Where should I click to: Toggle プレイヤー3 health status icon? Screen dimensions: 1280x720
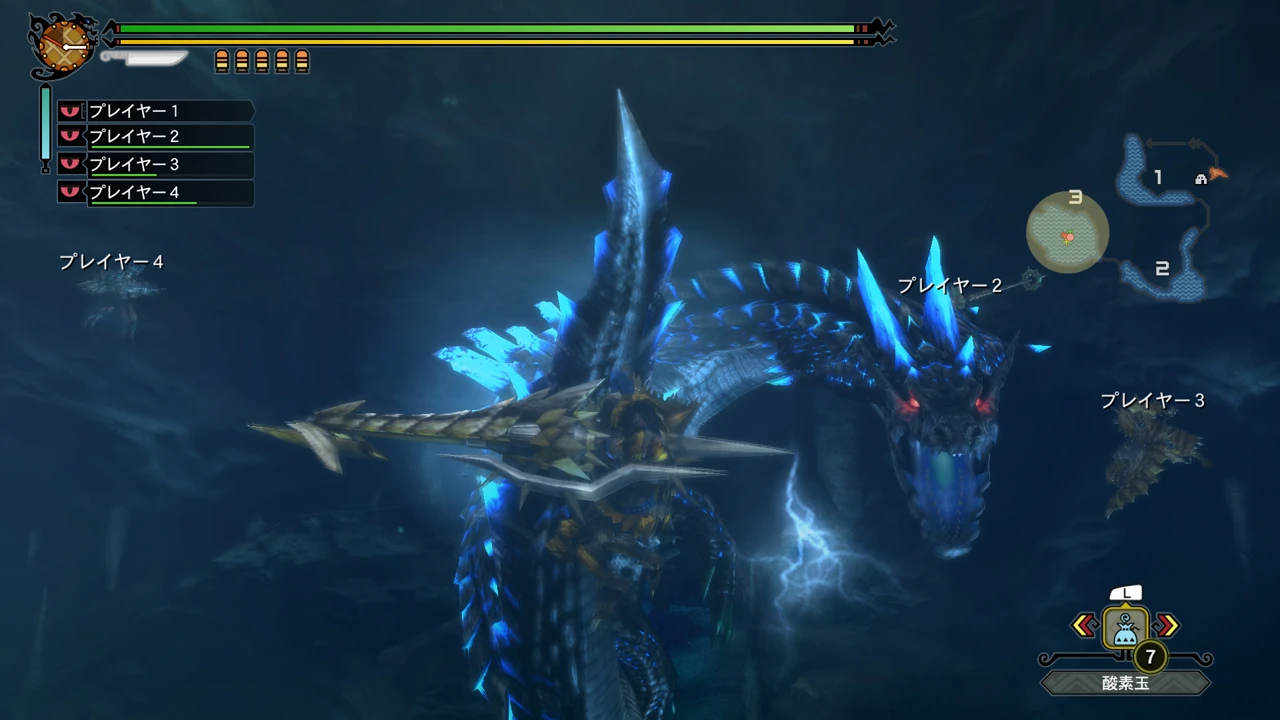tap(69, 164)
